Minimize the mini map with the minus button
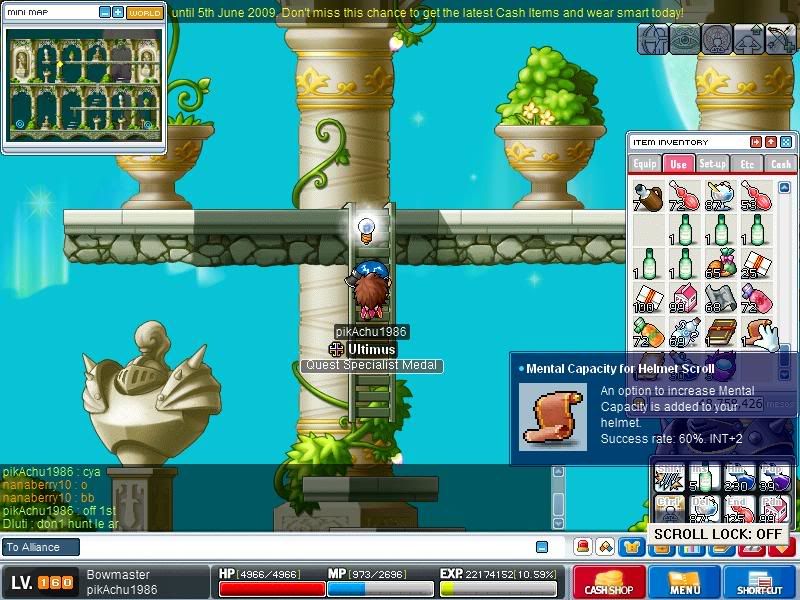 pyautogui.click(x=105, y=13)
